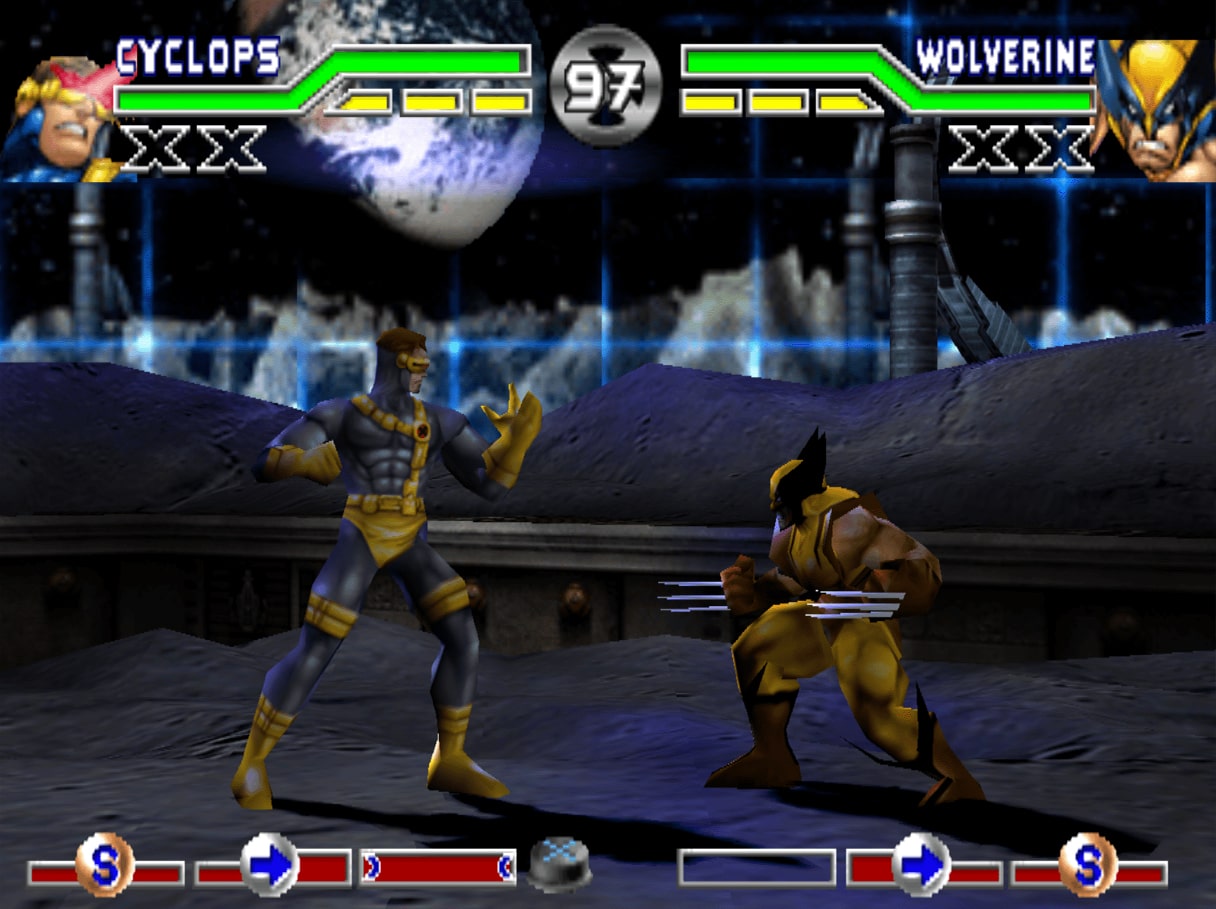Select the S super icon on Wolverine's meter
Viewport: 1216px width, 909px height.
coord(1087,865)
